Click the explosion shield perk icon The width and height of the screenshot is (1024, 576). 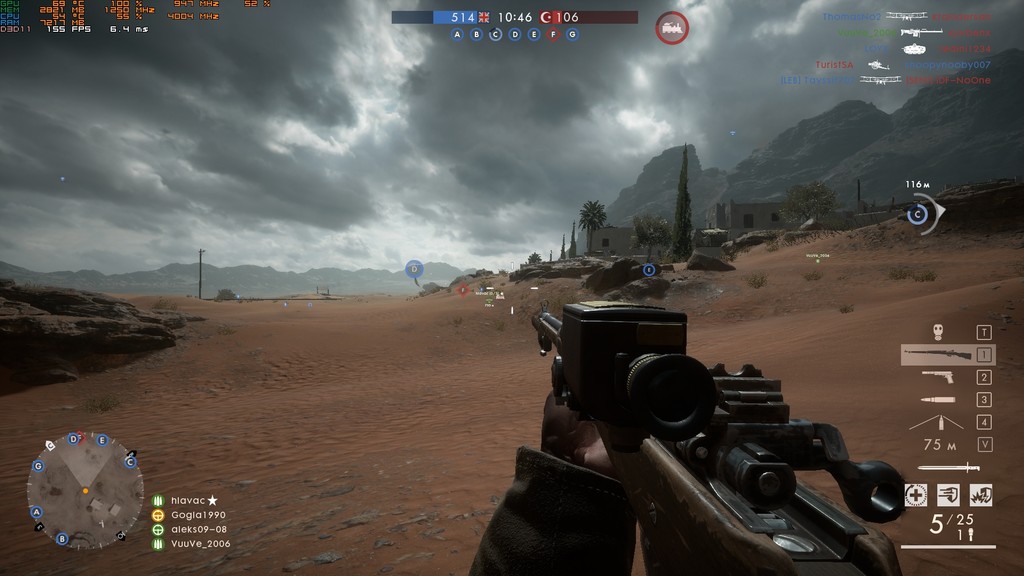tap(981, 494)
